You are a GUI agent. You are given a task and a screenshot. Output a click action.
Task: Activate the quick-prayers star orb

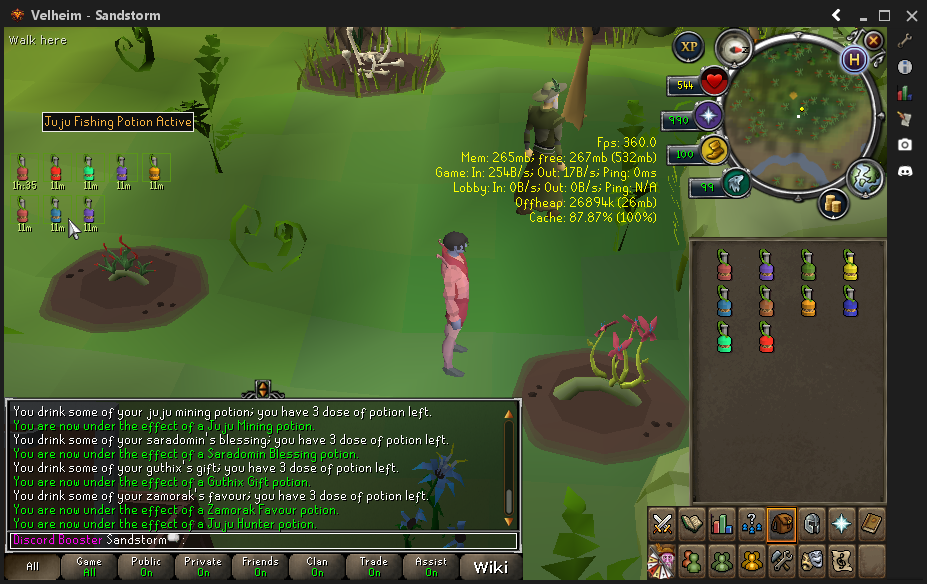coord(709,116)
